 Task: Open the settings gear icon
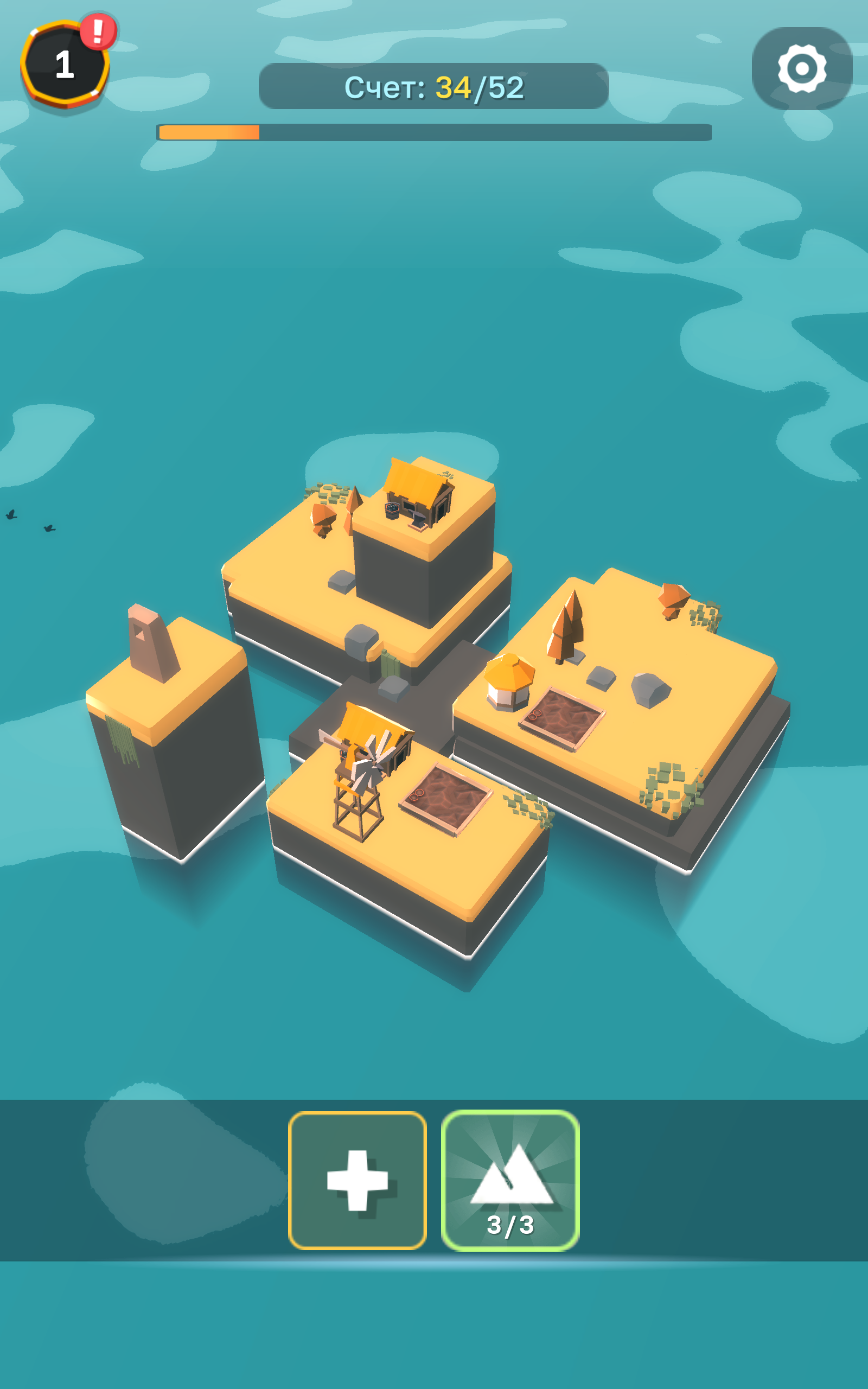(x=802, y=70)
